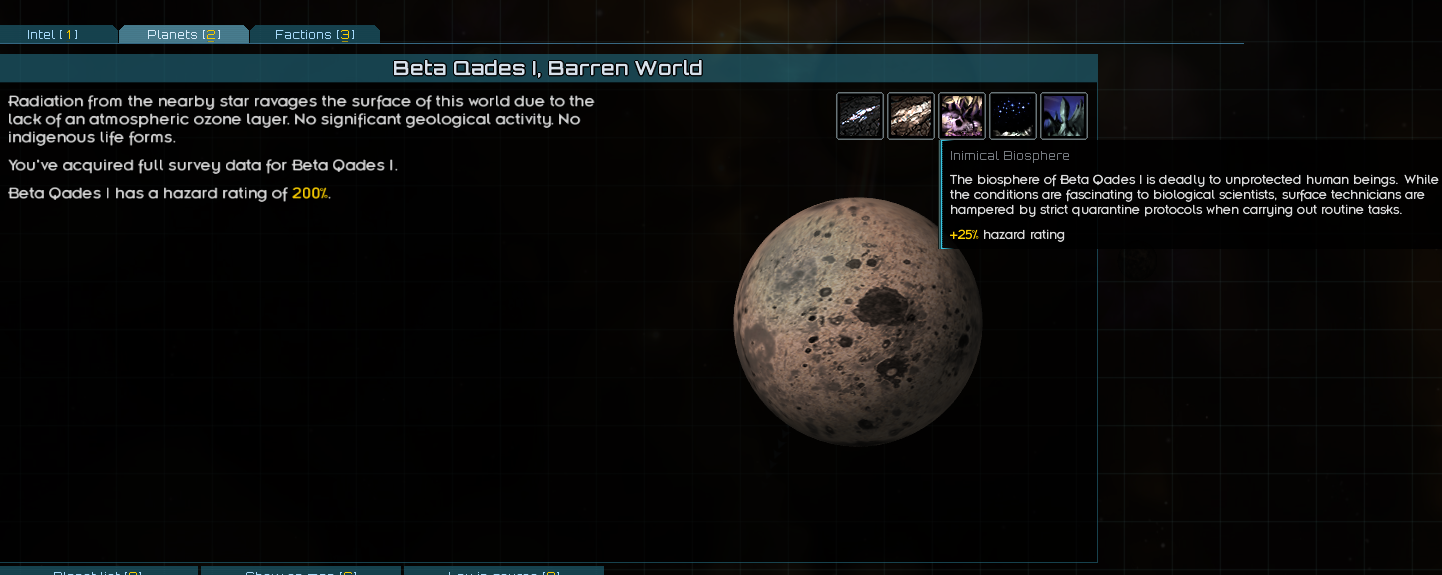Image resolution: width=1442 pixels, height=575 pixels.
Task: View the blue jagged spires condition icon
Action: (x=1064, y=116)
